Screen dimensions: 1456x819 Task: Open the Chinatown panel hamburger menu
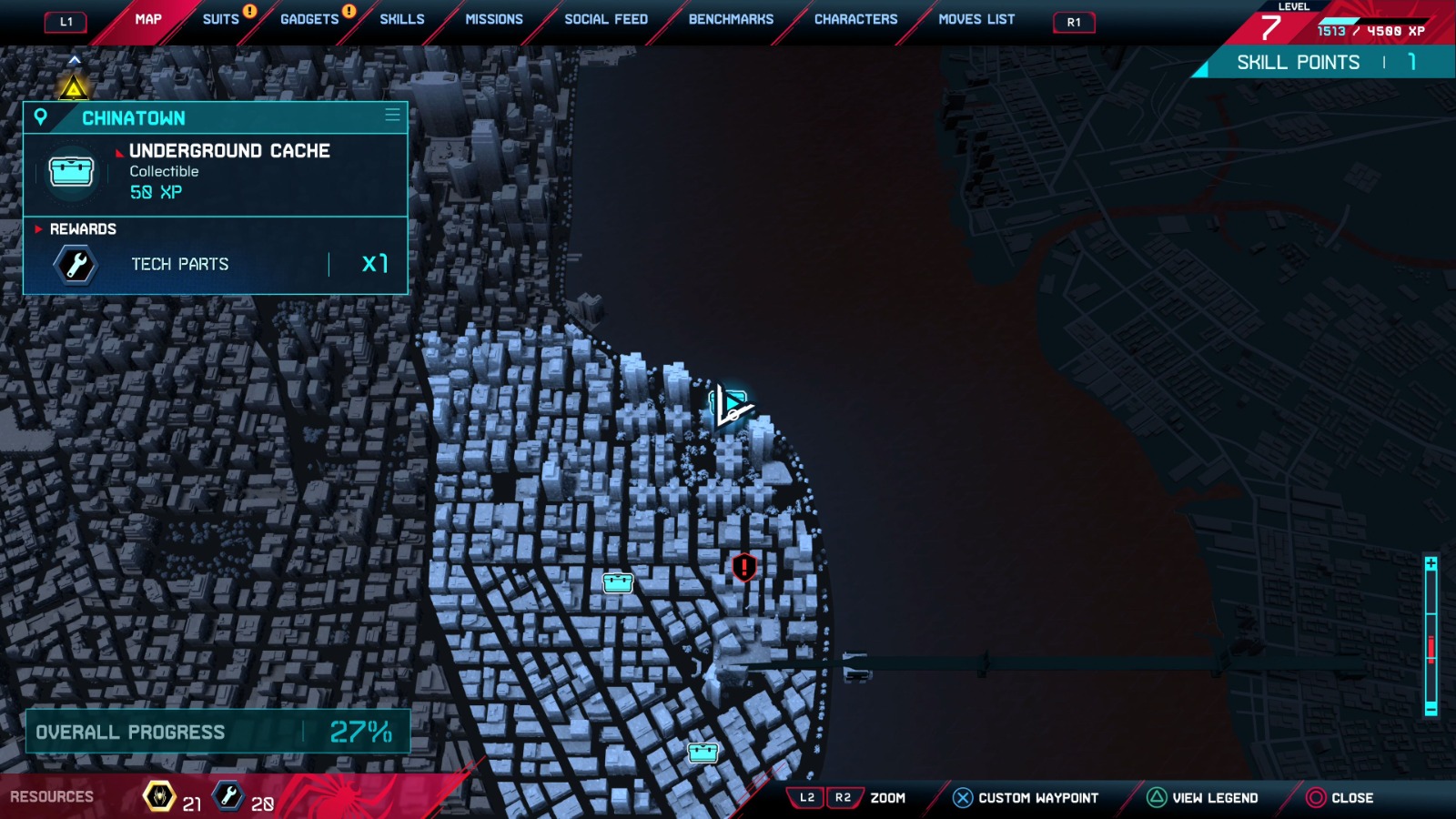391,116
